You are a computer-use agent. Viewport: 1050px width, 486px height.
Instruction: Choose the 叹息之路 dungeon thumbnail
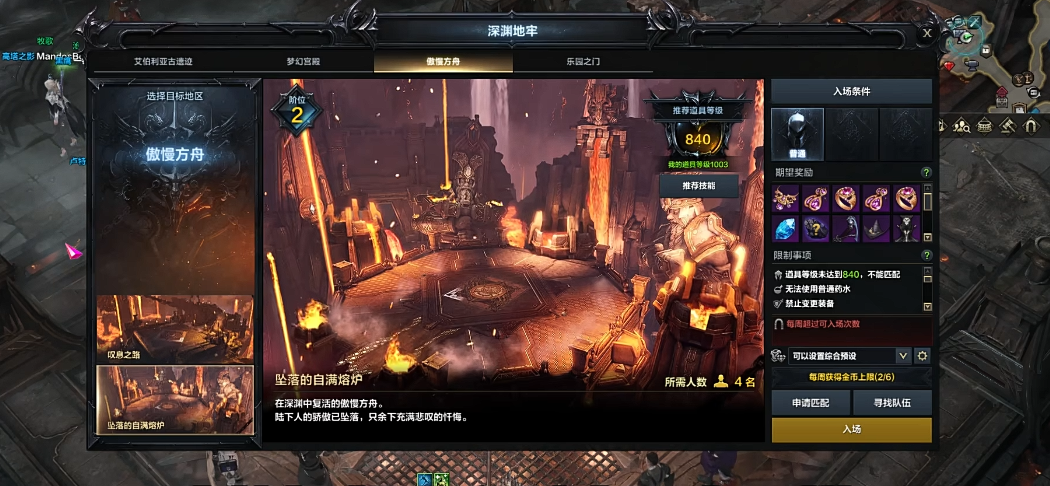coord(175,328)
